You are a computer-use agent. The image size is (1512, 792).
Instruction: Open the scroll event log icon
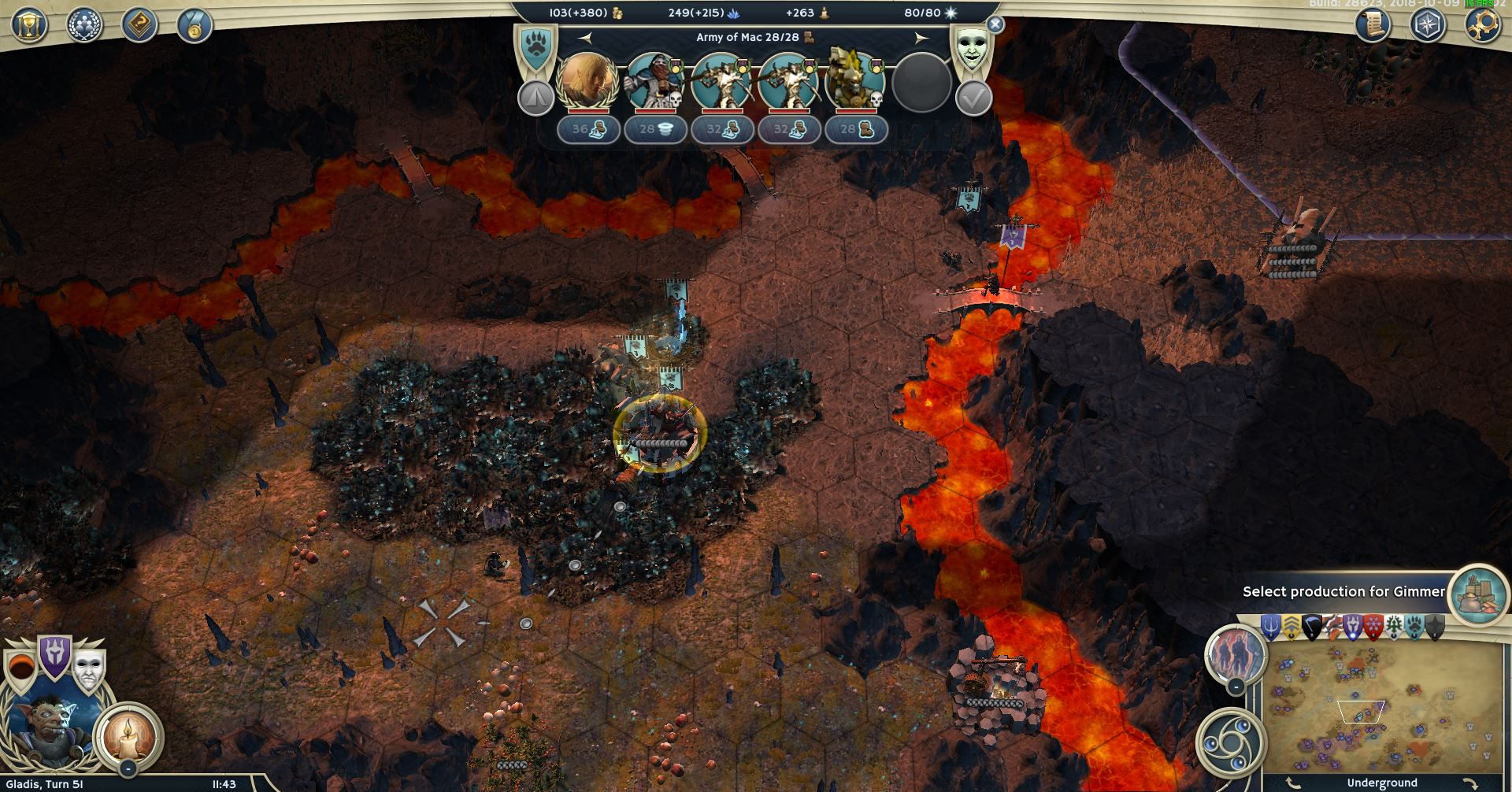tap(1373, 25)
